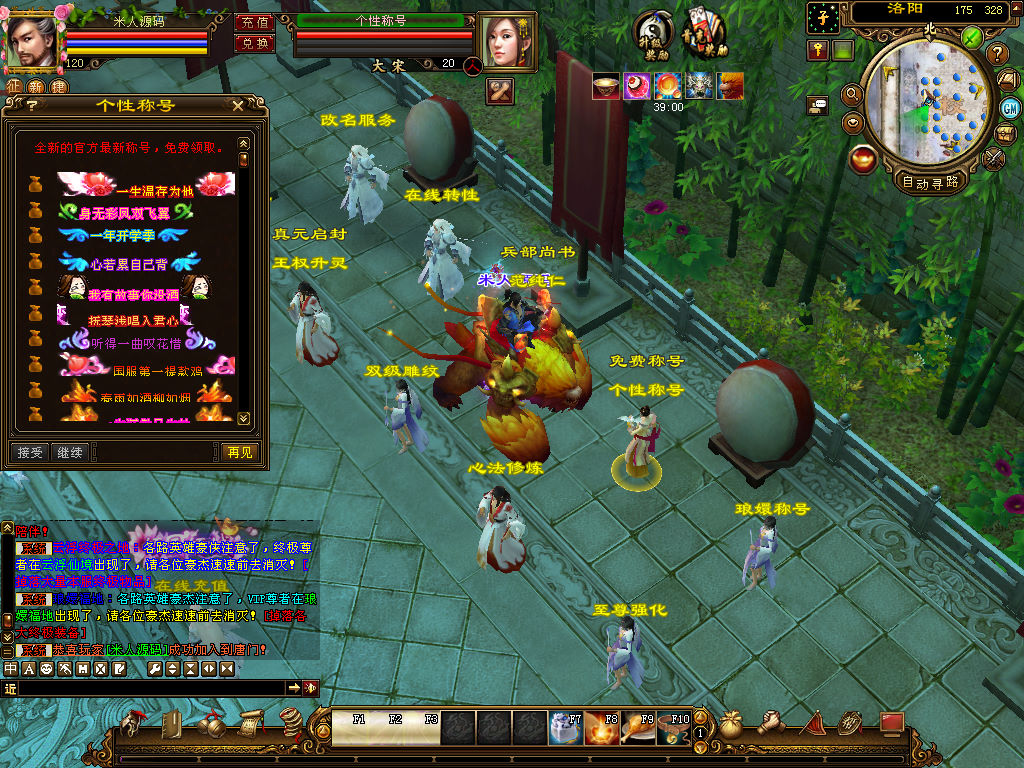Click the 继续 continue button

click(x=70, y=453)
